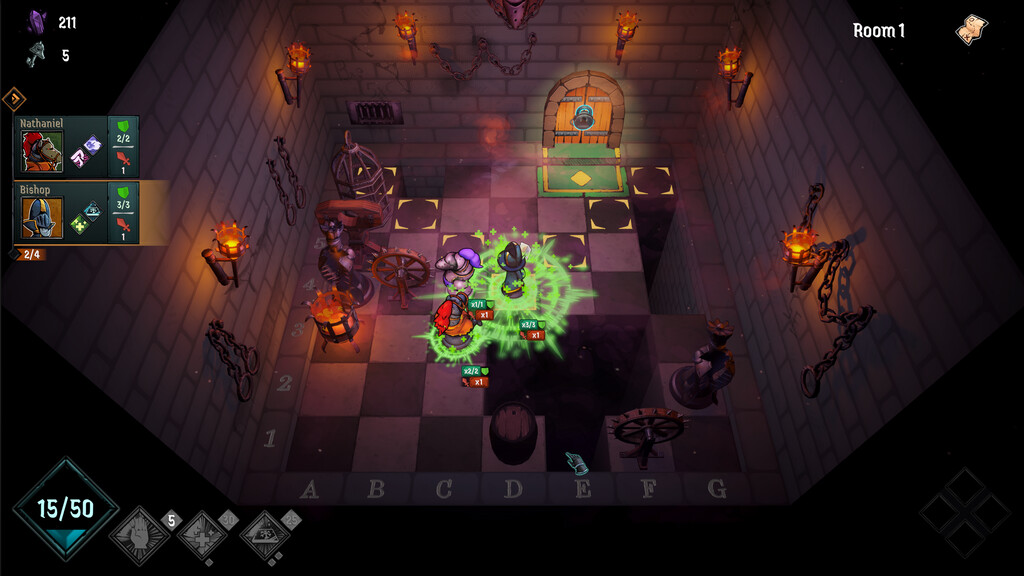Select the four-diamond control at bottom right
Viewport: 1024px width, 576px height.
click(x=964, y=512)
